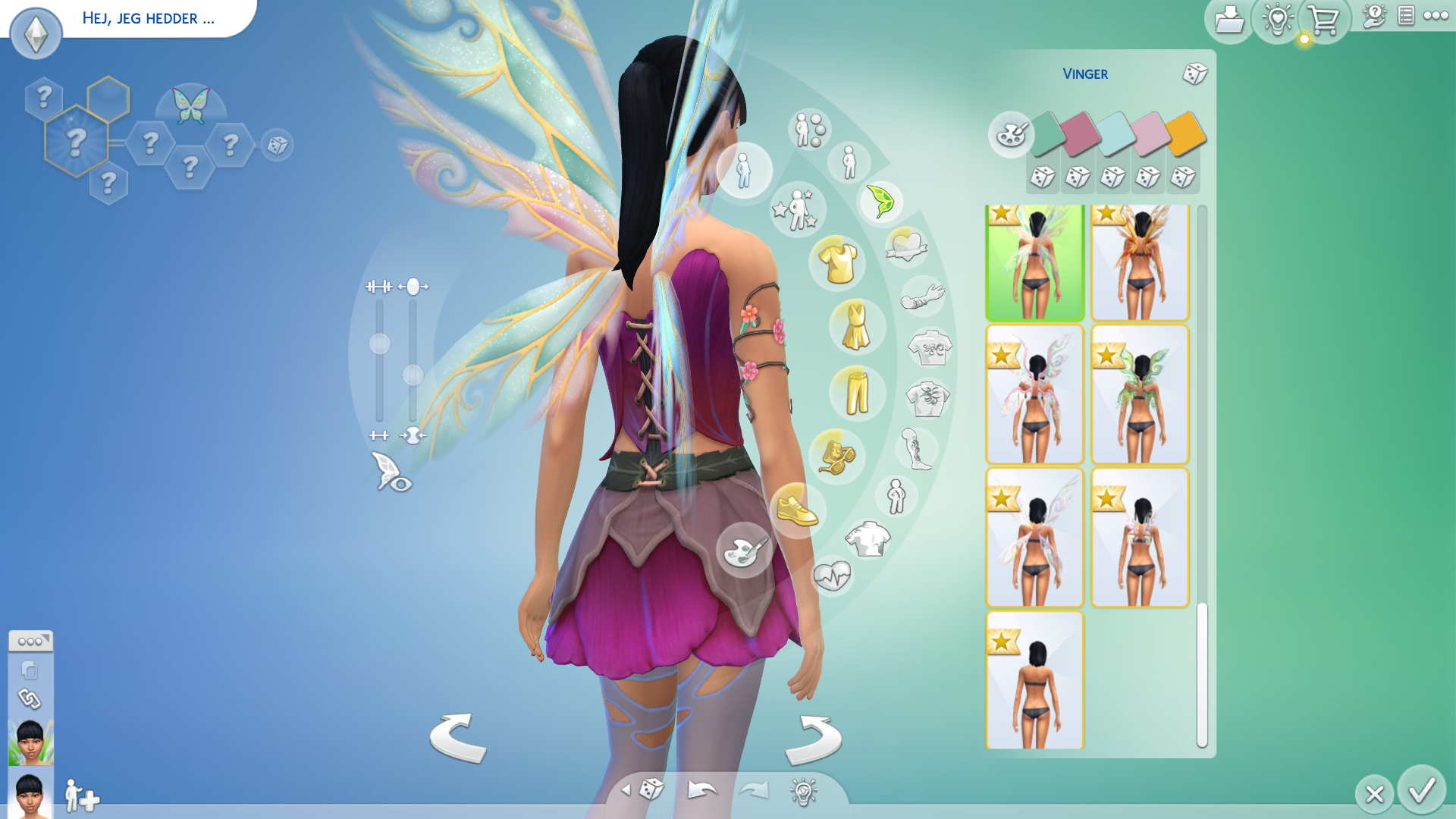Open the butterfly wings trait hexagon

190,105
